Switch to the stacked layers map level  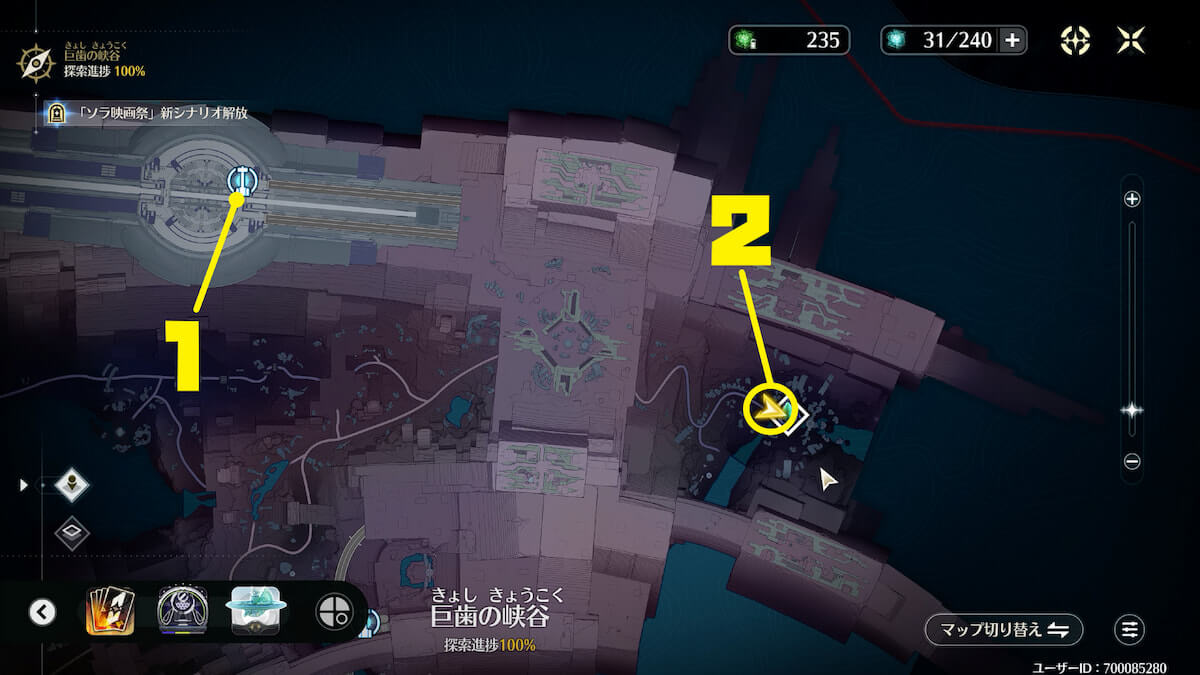[x=72, y=533]
